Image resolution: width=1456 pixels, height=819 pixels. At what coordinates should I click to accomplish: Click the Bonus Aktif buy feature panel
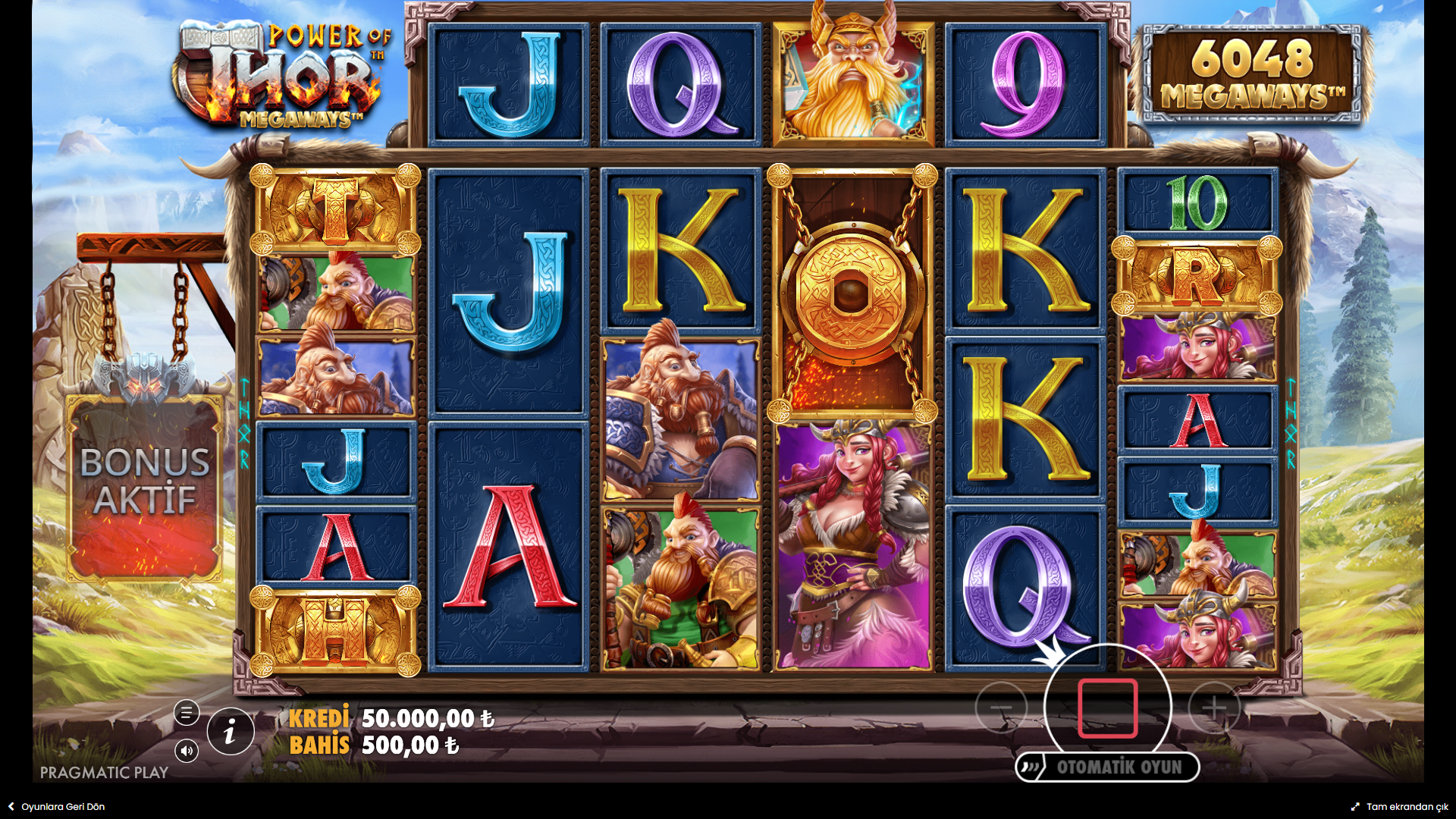[x=145, y=485]
